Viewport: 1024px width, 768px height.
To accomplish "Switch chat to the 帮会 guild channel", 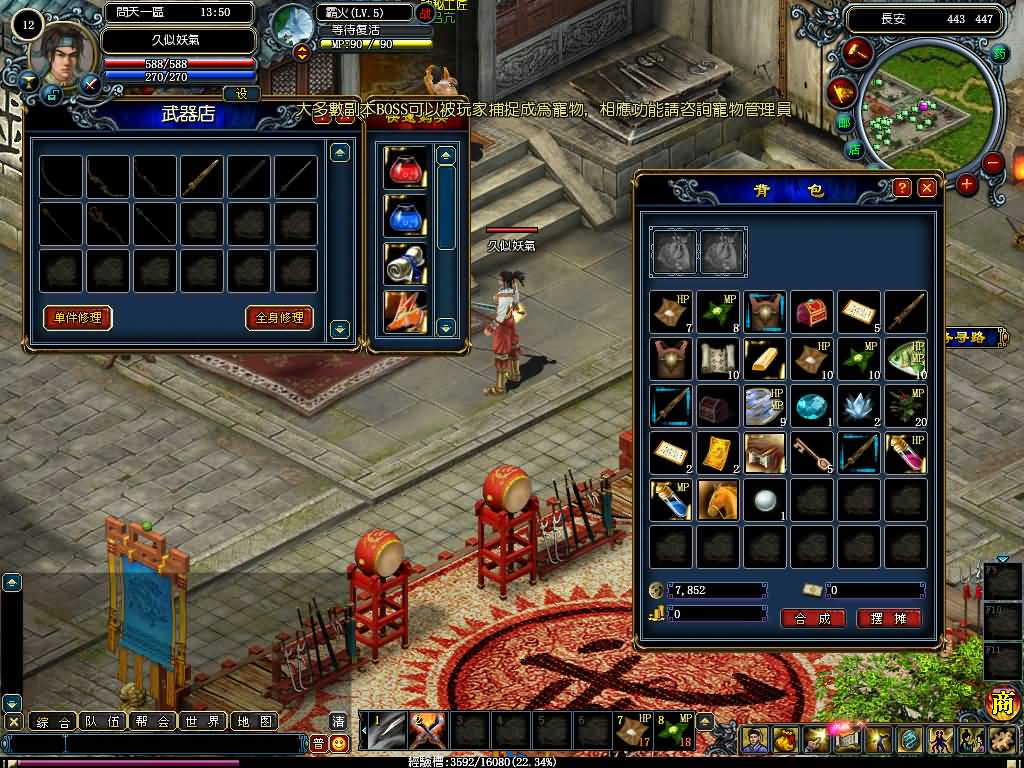I will (154, 721).
